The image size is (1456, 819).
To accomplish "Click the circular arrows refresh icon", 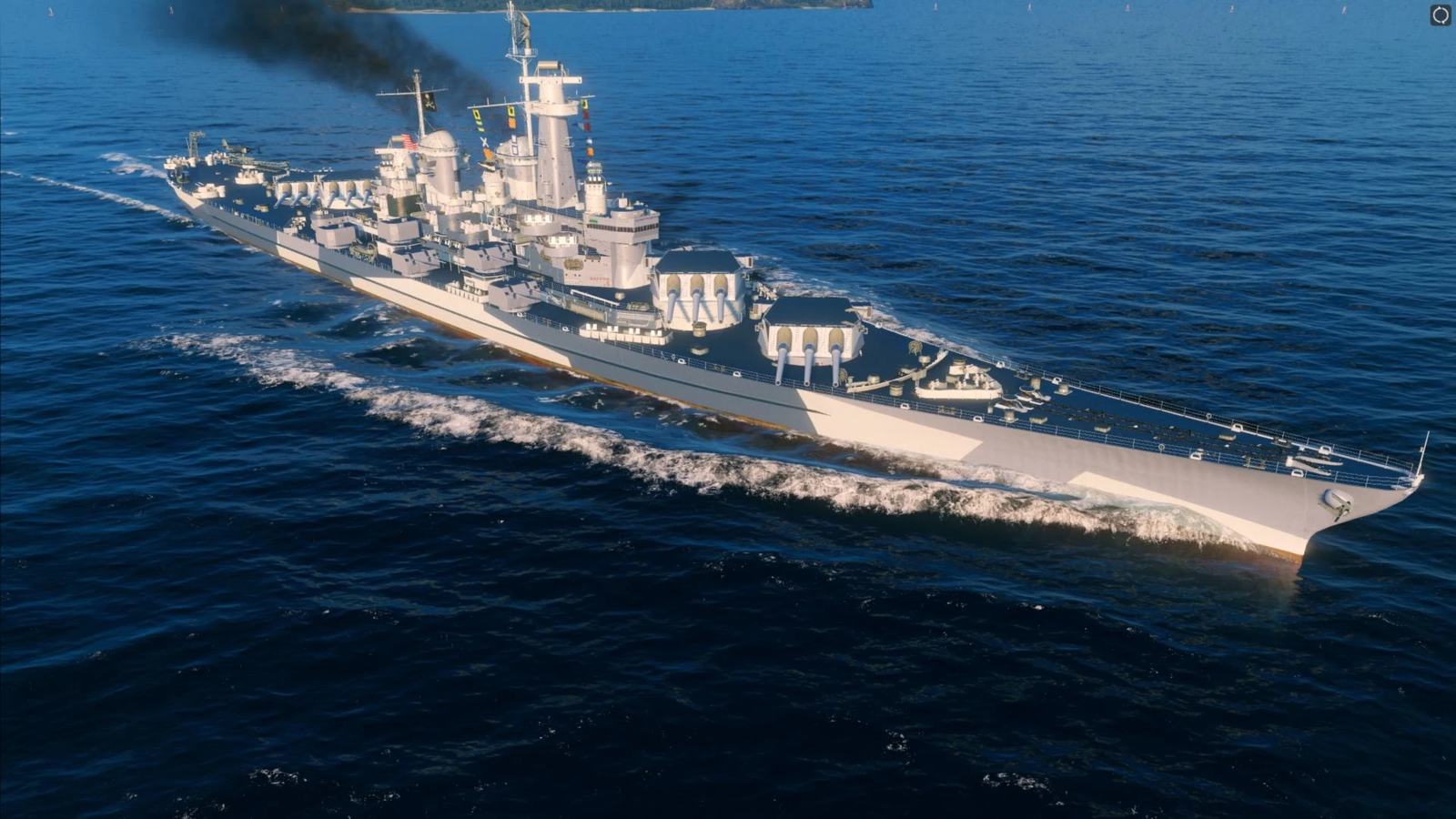I will (1440, 15).
